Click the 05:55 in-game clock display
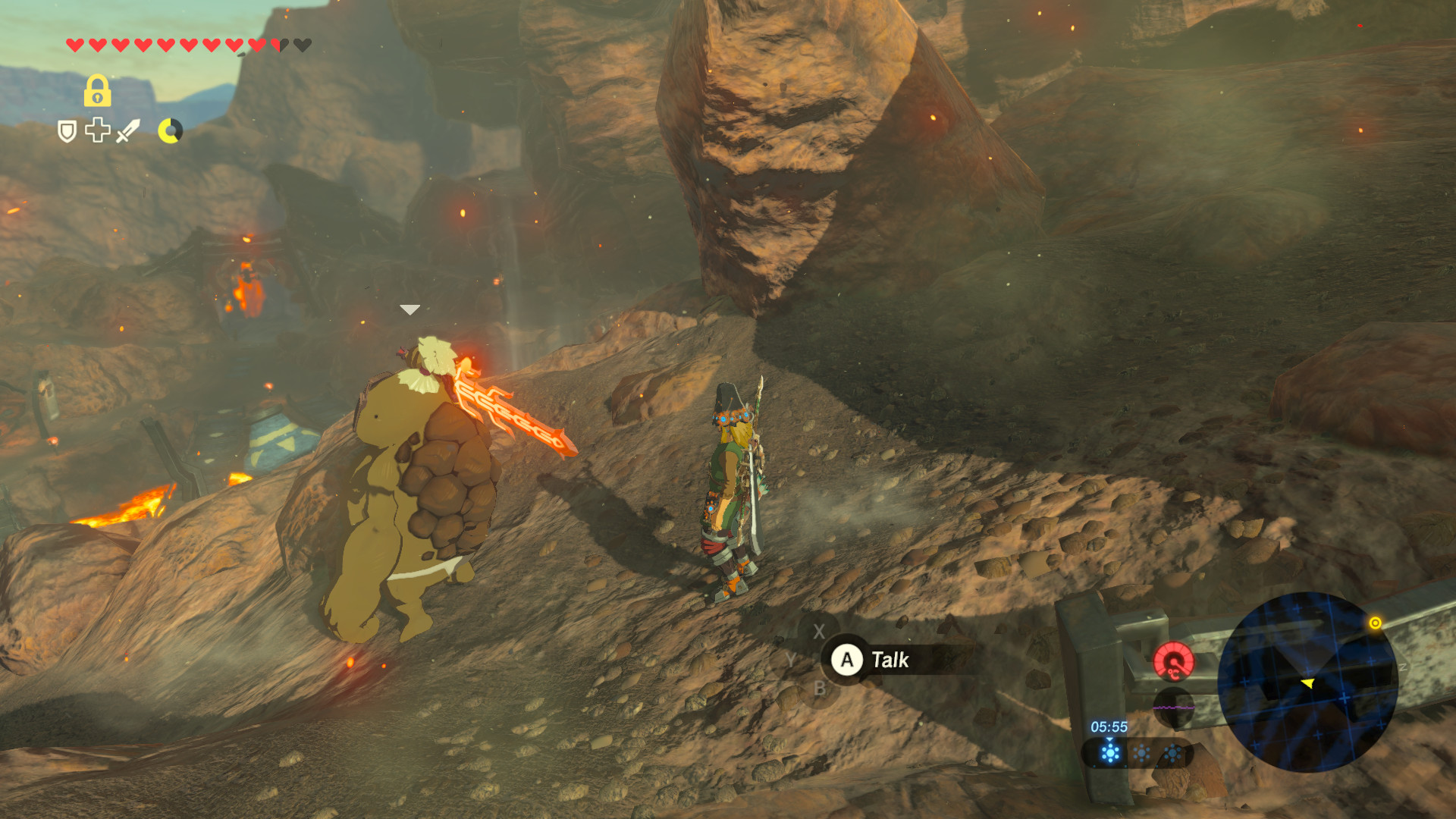 tap(1109, 726)
